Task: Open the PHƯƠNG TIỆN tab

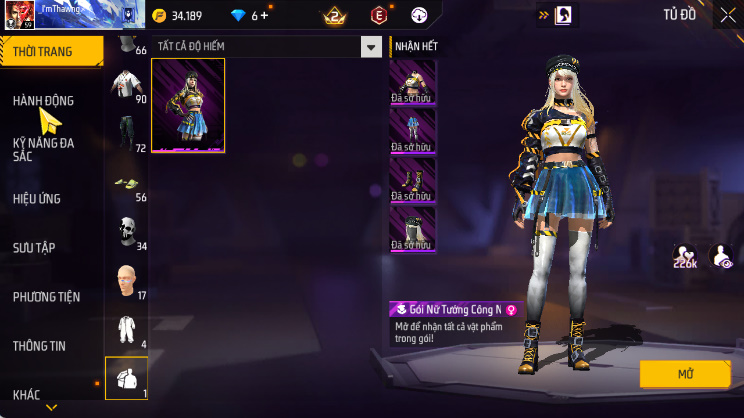Action: pyautogui.click(x=46, y=297)
